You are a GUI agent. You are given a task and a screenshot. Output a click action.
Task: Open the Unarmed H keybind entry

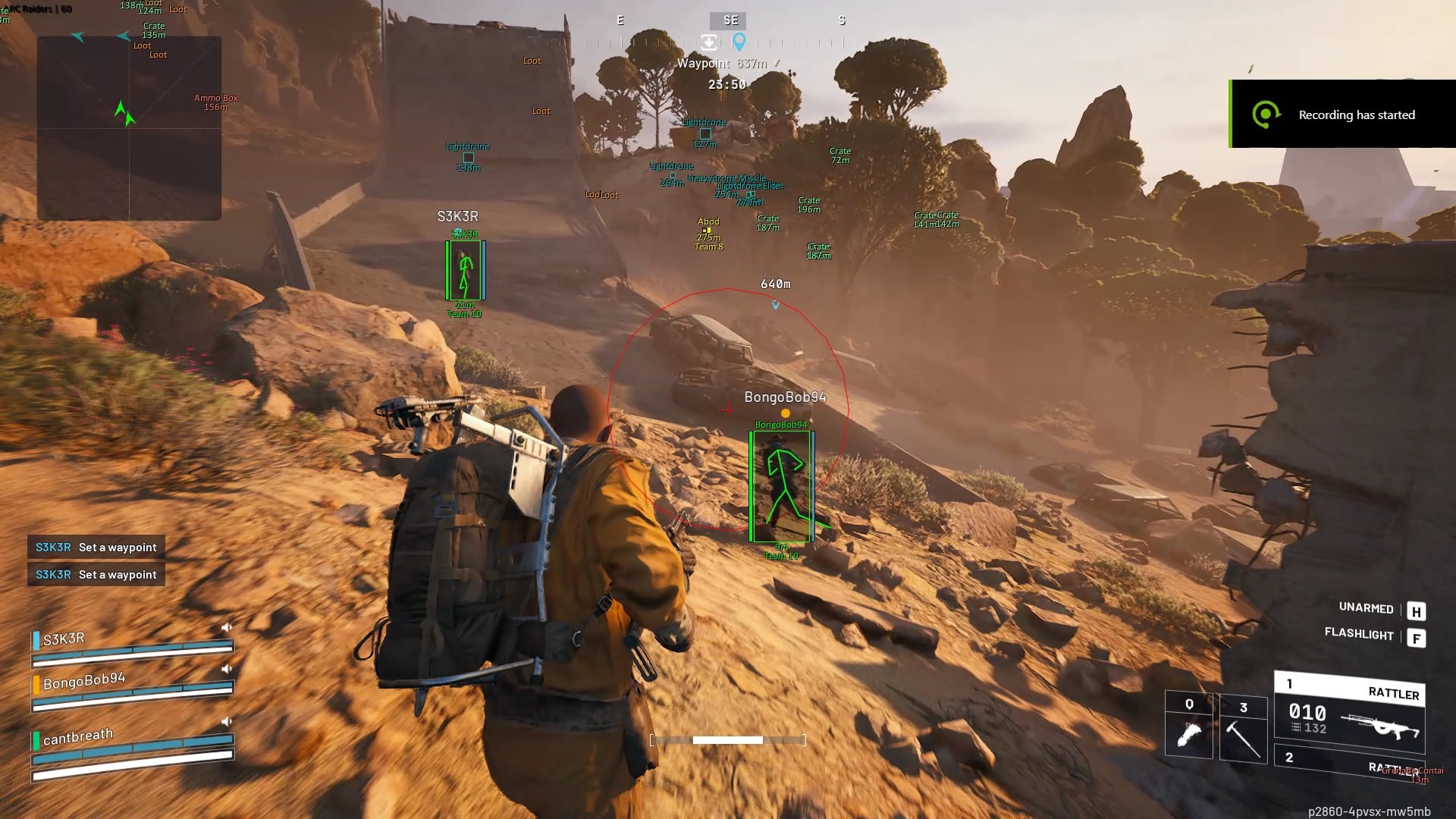click(1417, 609)
